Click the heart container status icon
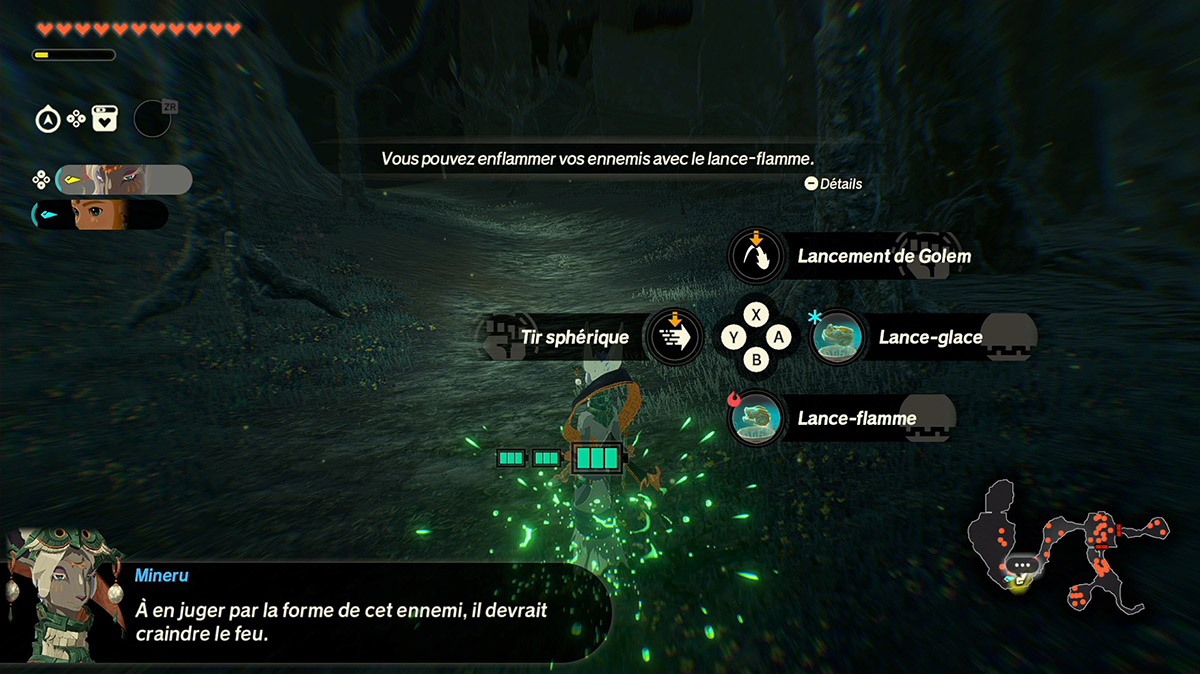 pos(105,120)
